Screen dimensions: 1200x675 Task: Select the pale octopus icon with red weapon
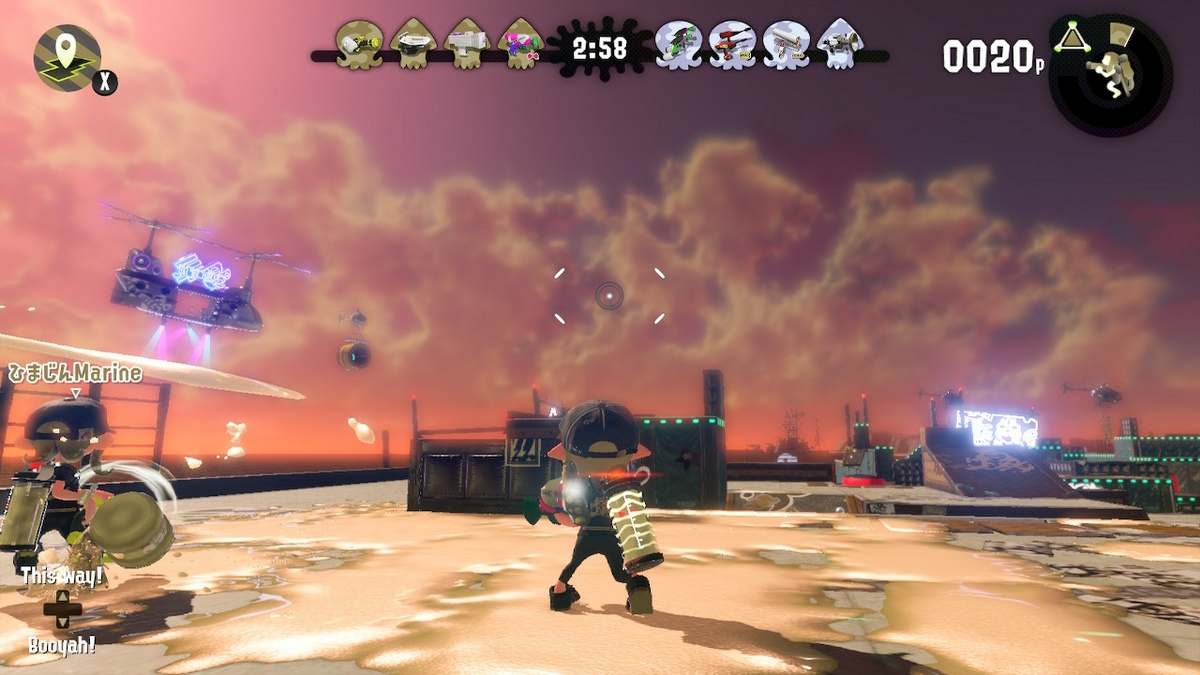pos(732,44)
